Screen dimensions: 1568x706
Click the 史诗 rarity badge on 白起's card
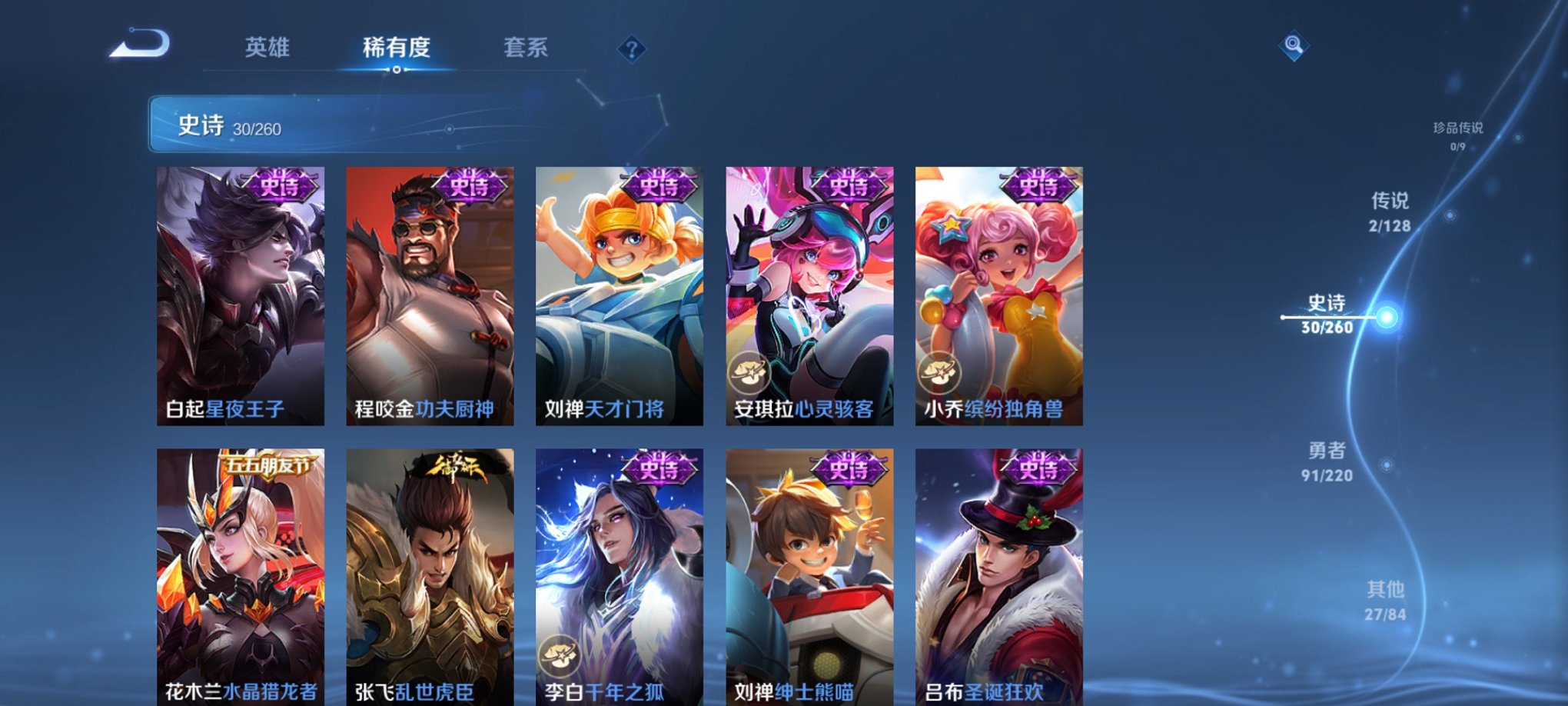click(280, 187)
